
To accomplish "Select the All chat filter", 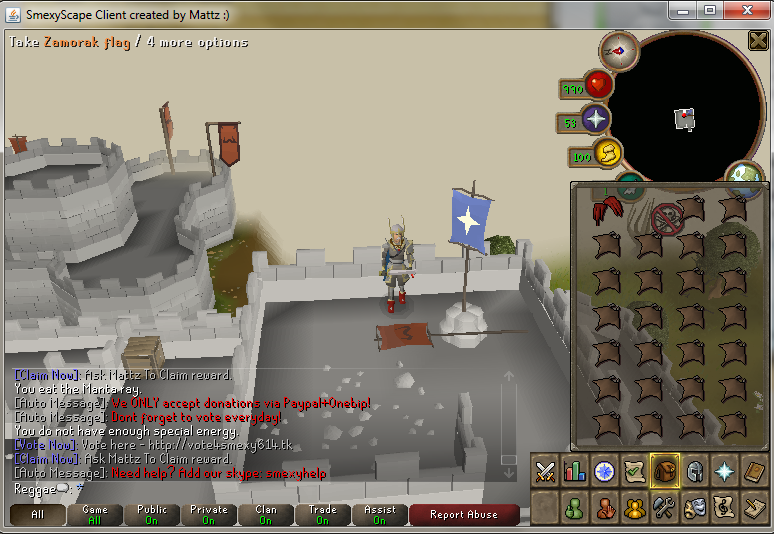I will [38, 514].
